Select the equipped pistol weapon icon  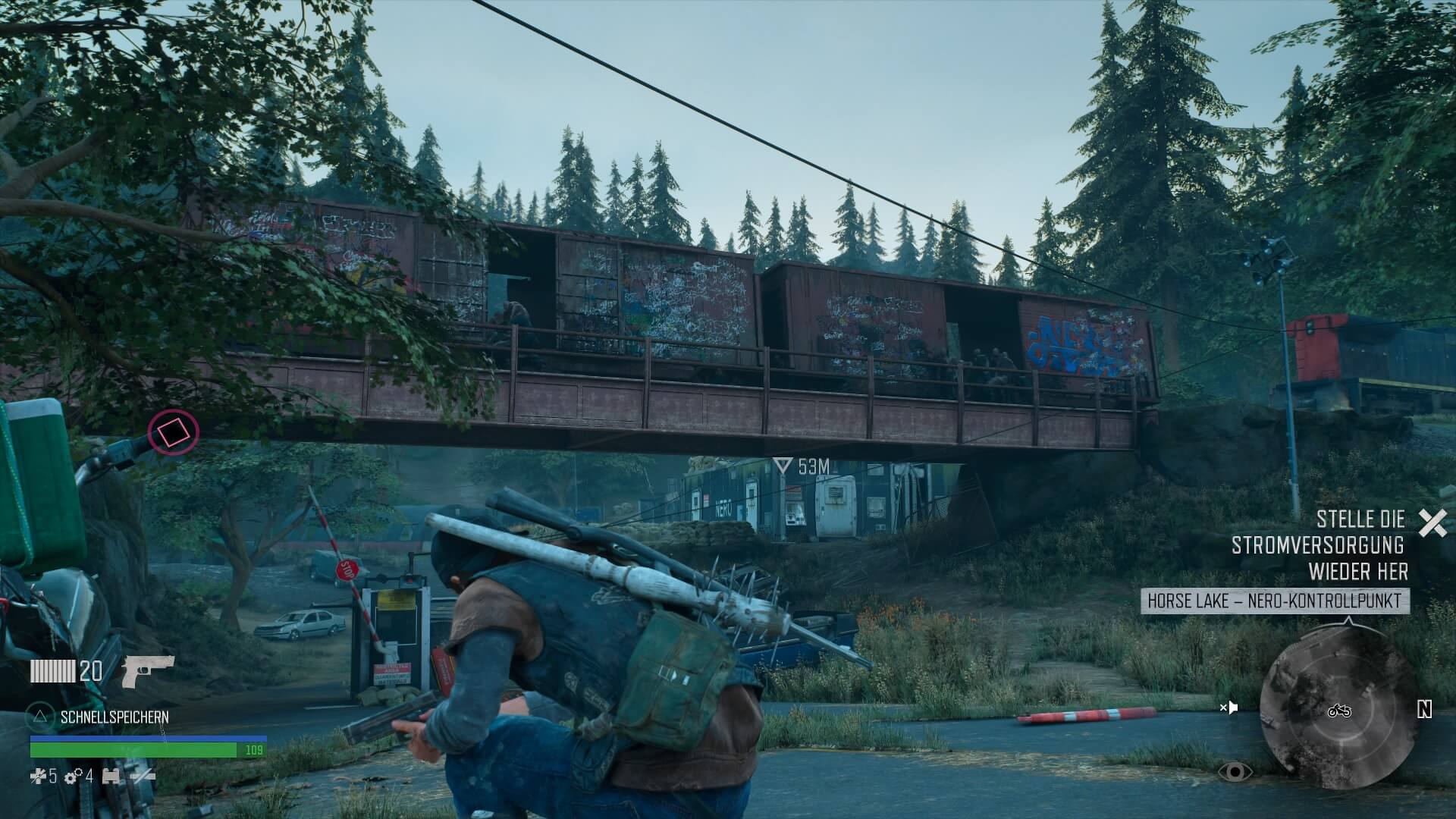149,672
